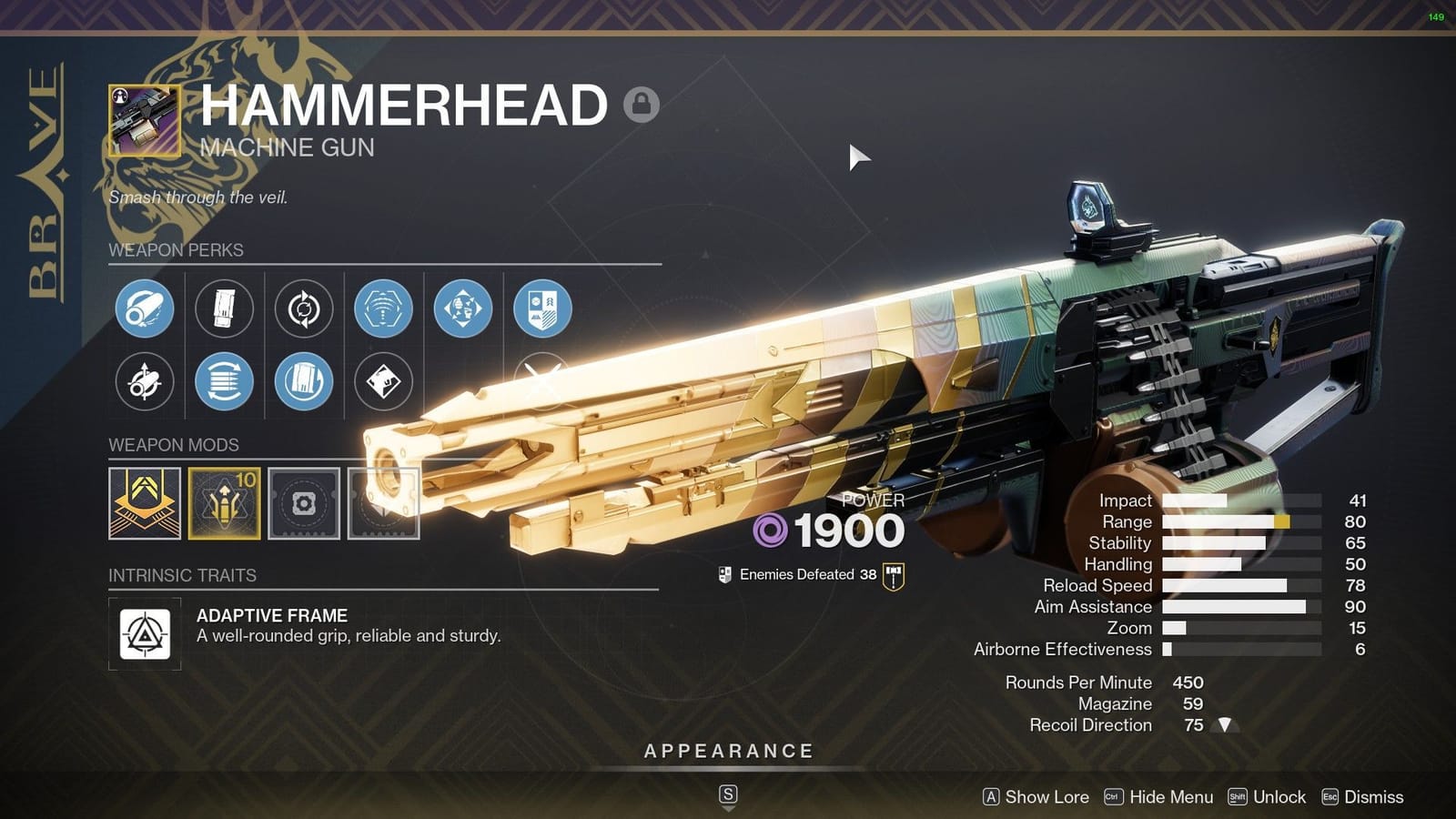The height and width of the screenshot is (819, 1456).
Task: Select the stacked ammo spec mod with 10 counter
Action: pyautogui.click(x=224, y=502)
